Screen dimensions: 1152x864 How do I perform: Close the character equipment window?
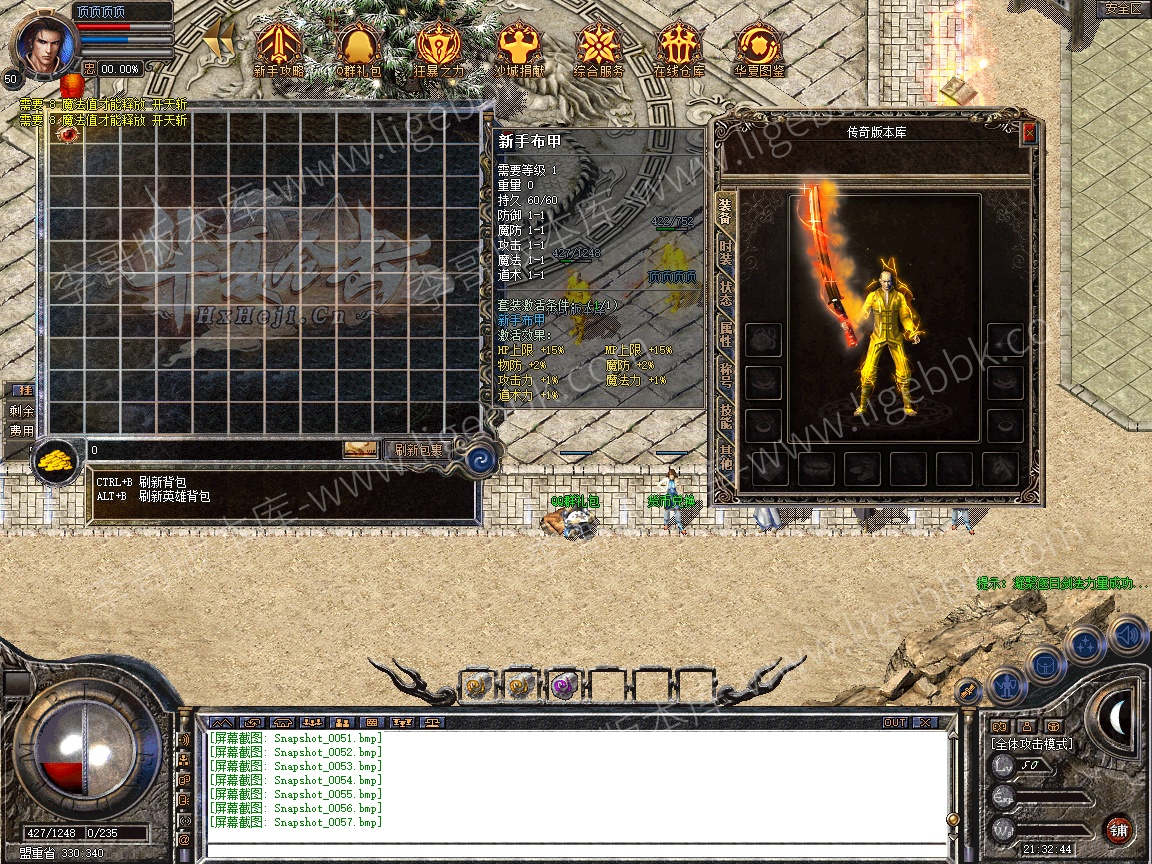click(1029, 133)
